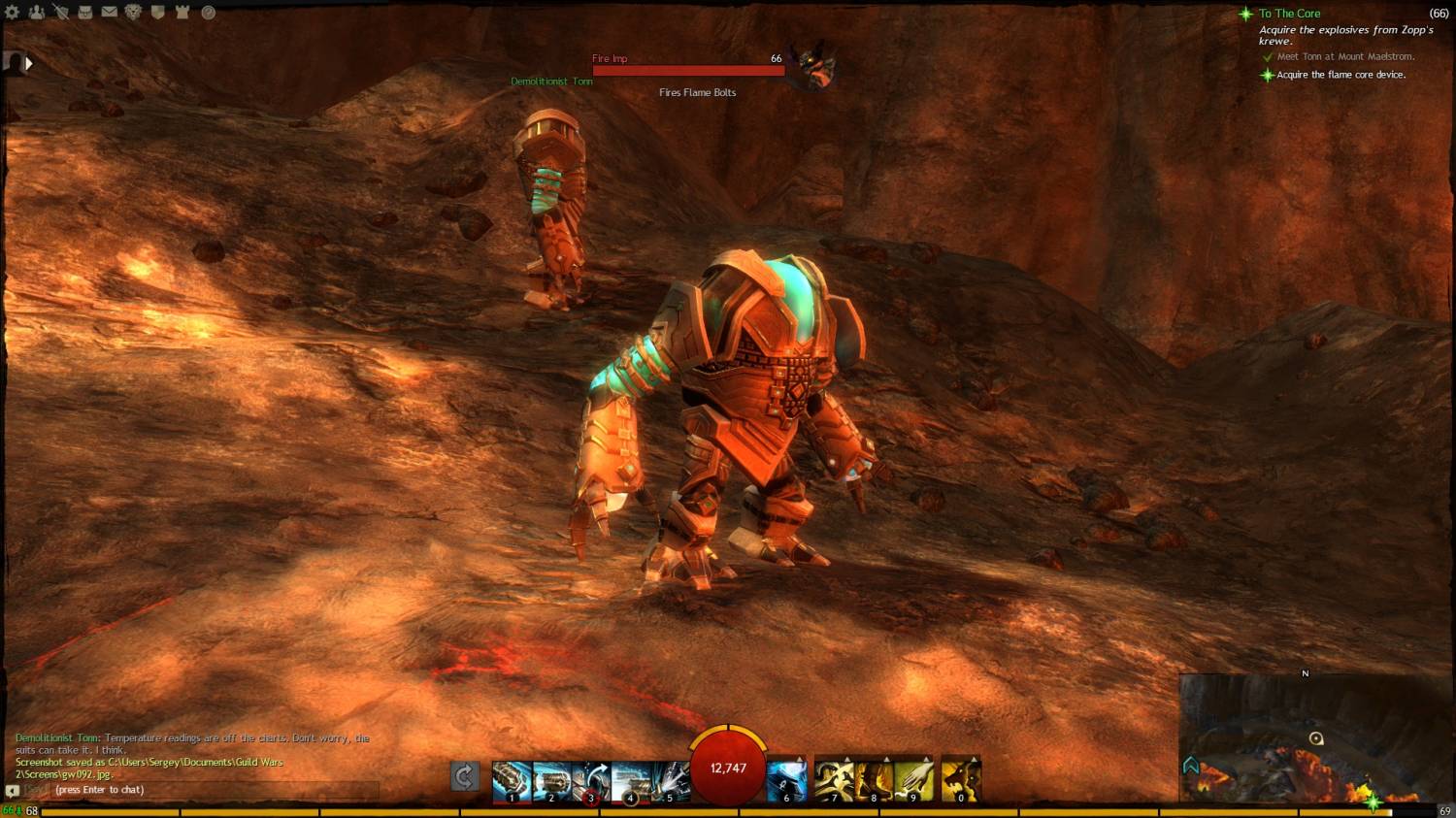This screenshot has width=1456, height=818.
Task: Use the utility skill in slot 7
Action: (834, 780)
